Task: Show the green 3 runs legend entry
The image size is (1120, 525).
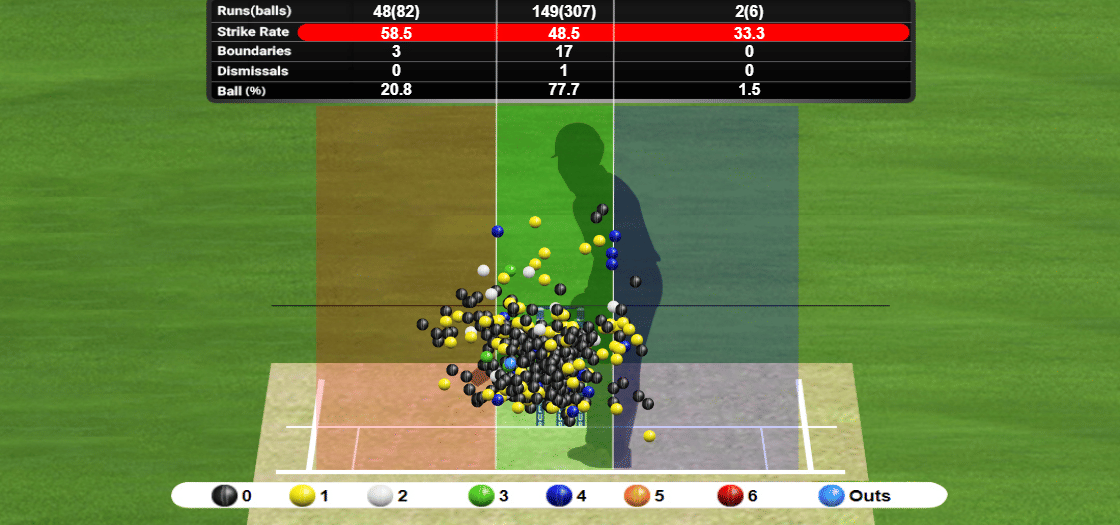Action: click(483, 495)
